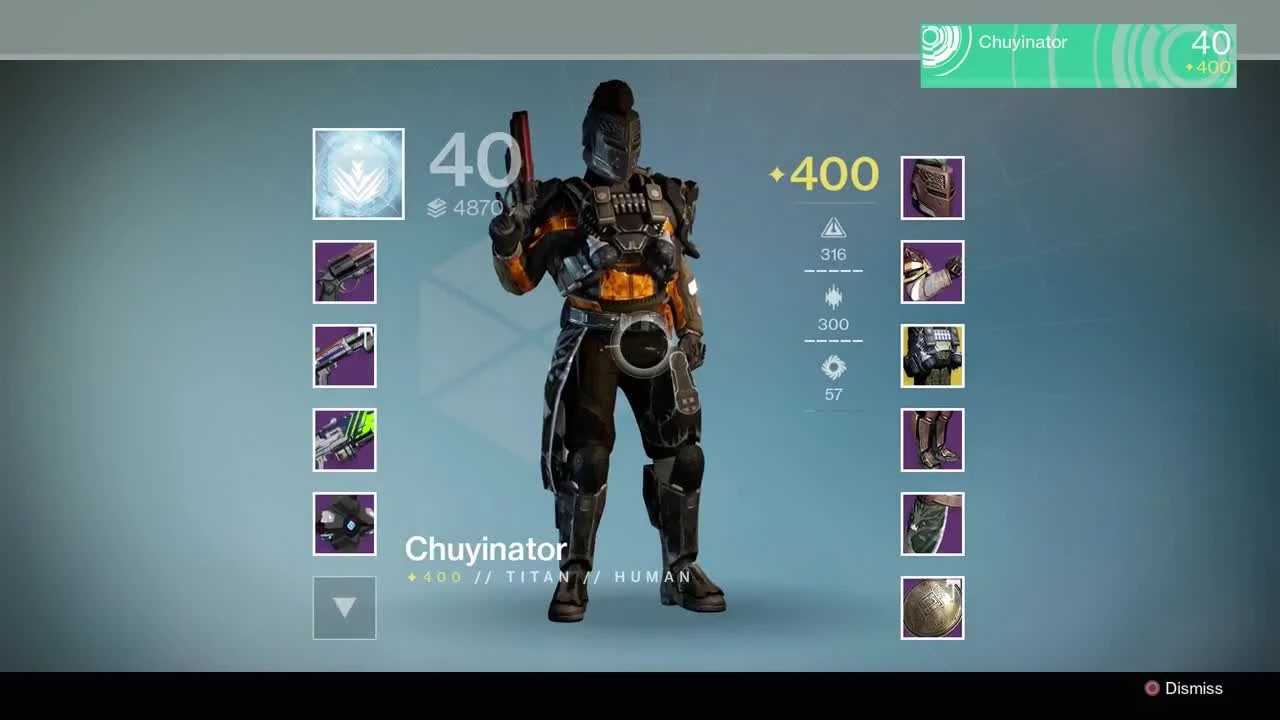The image size is (1280, 720).
Task: Expand the downward arrow below the weapons
Action: [344, 607]
